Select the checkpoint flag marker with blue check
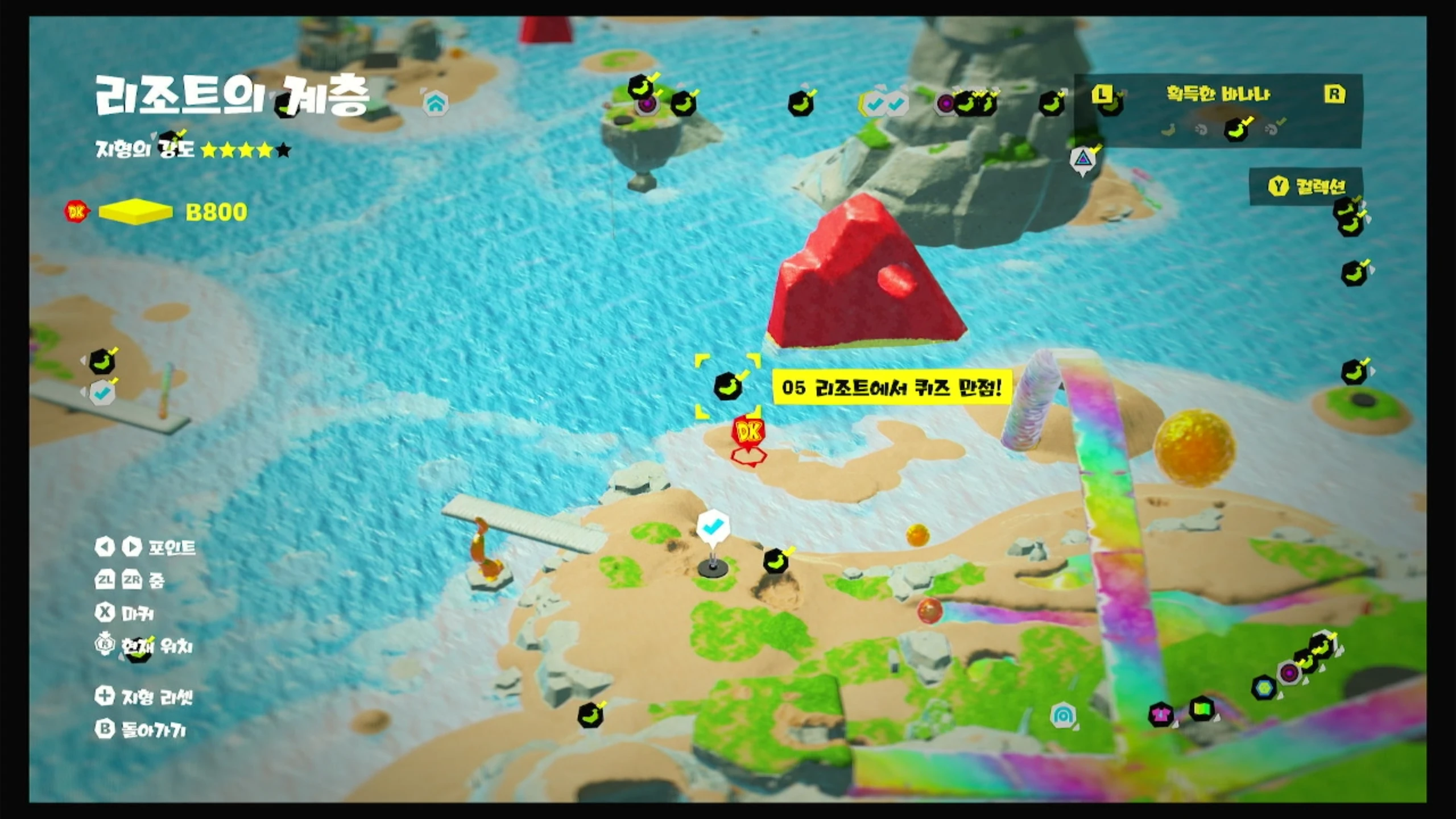The image size is (1456, 819). tap(712, 527)
